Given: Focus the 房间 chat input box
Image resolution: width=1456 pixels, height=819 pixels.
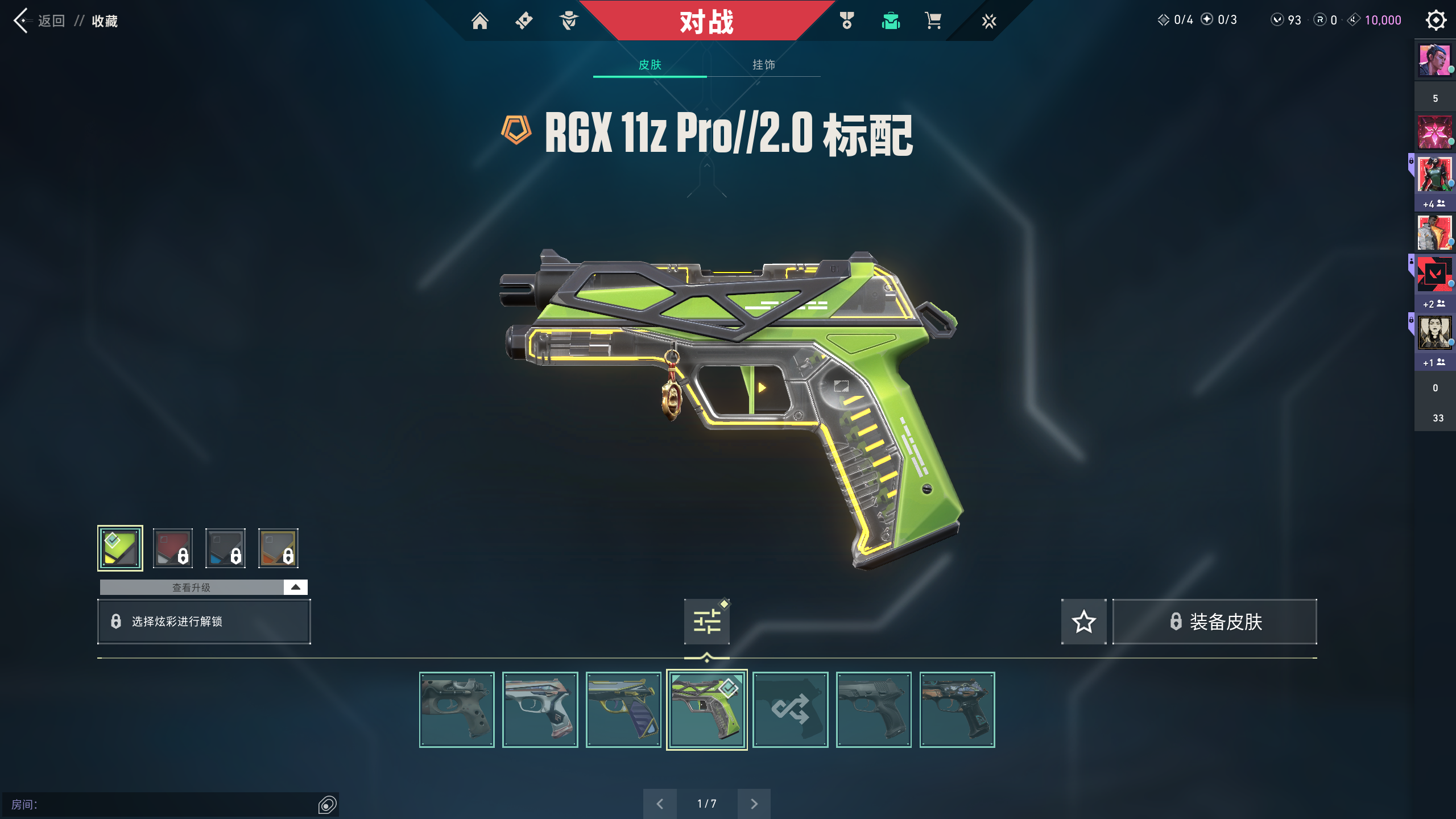Looking at the screenshot, I should (165, 804).
